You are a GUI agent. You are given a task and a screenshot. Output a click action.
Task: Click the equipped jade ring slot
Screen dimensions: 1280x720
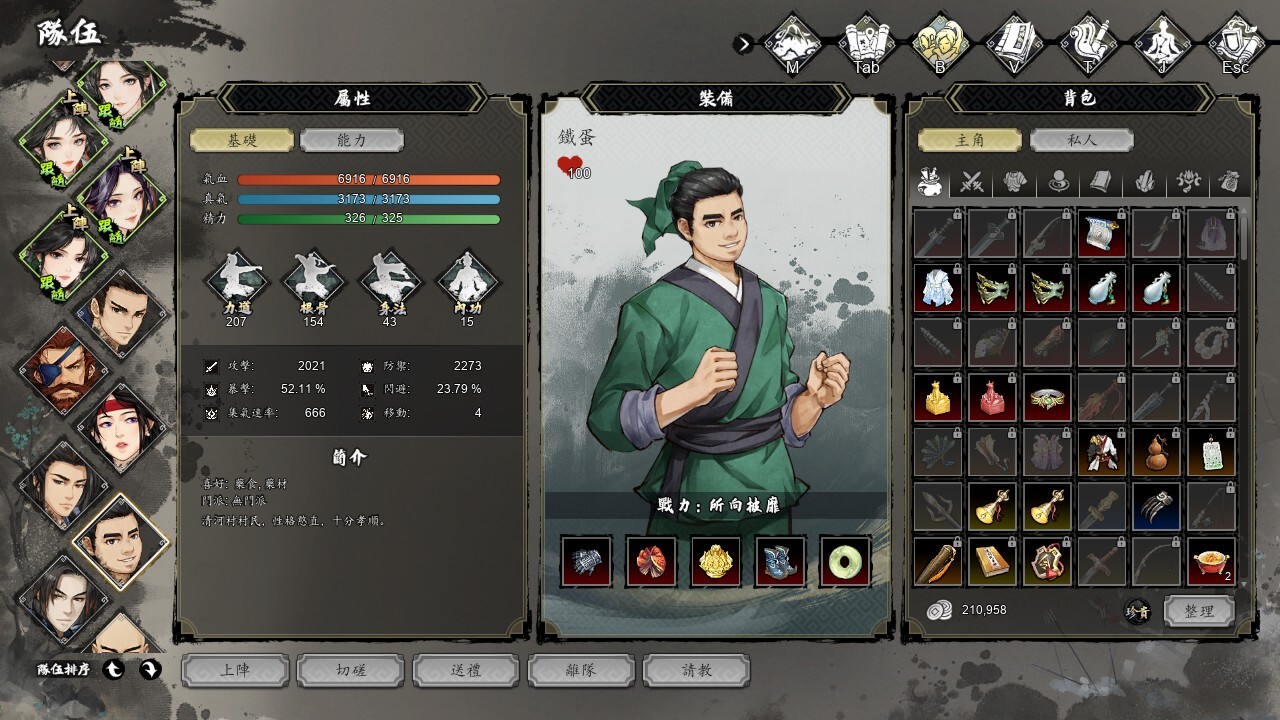[x=845, y=561]
